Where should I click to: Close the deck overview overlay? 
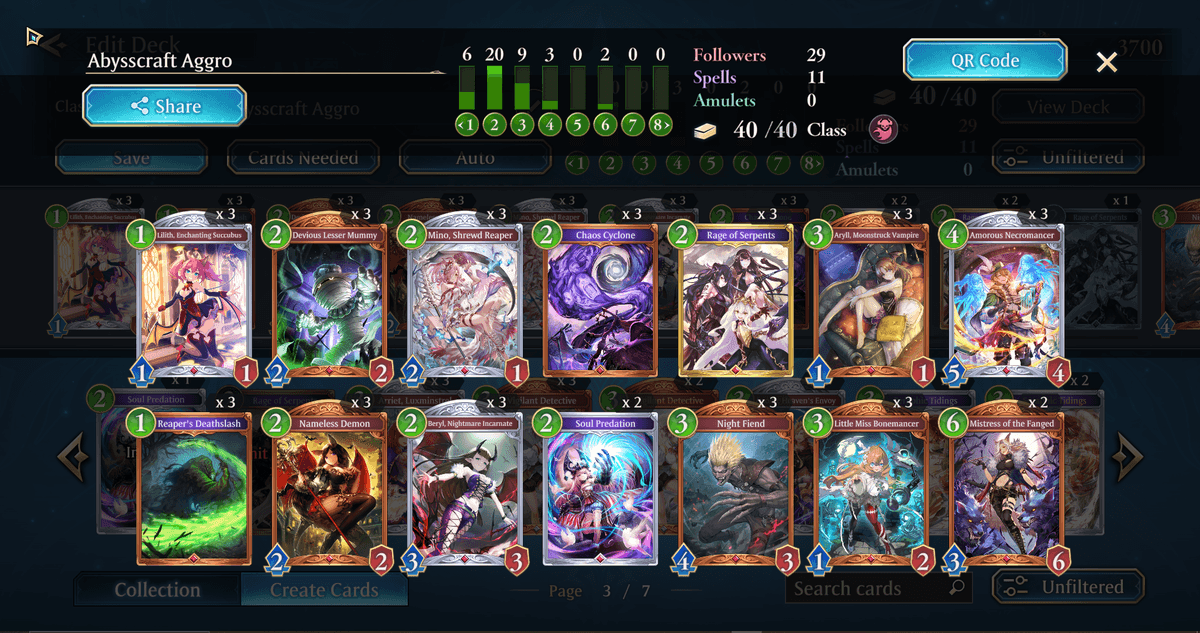[1106, 62]
